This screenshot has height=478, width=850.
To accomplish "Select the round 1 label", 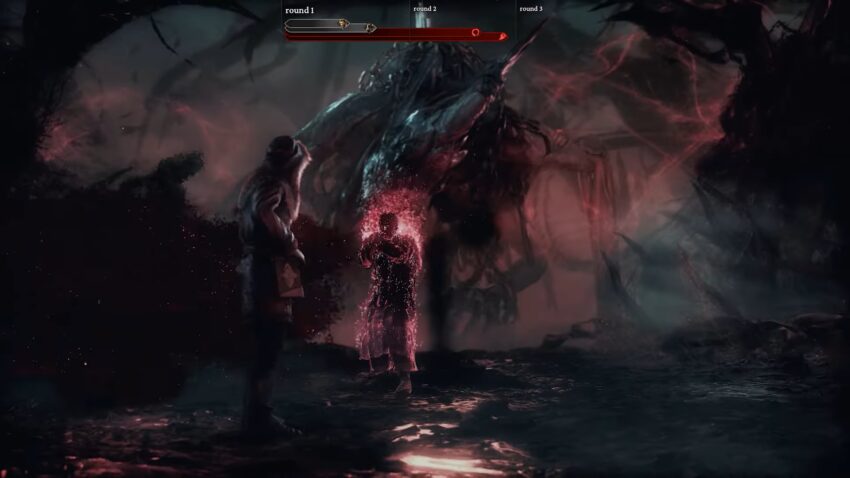I will [x=300, y=10].
